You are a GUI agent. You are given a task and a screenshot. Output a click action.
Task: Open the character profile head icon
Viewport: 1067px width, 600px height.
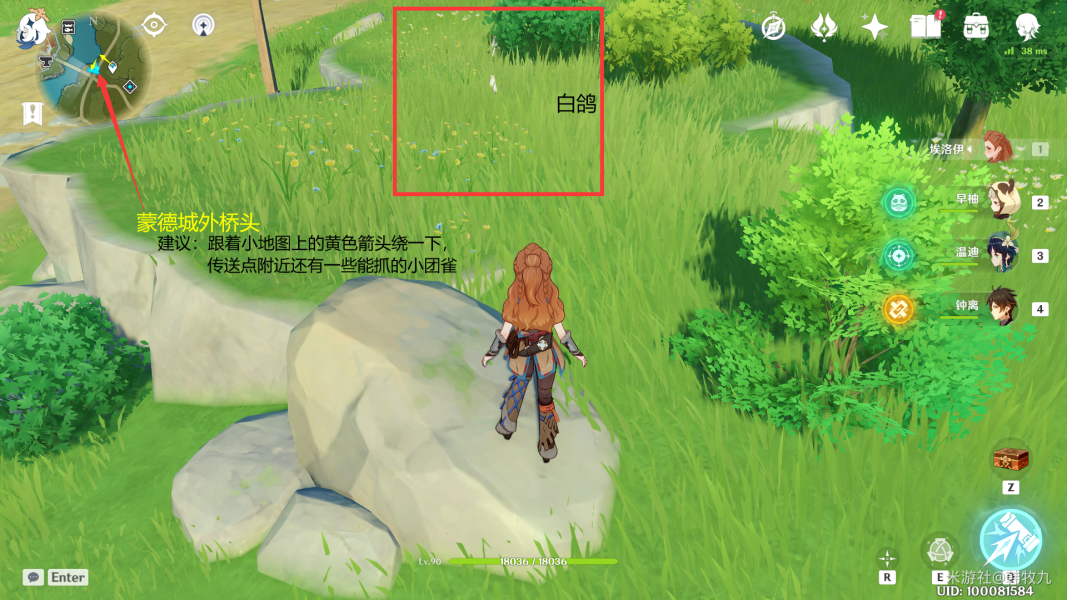1027,27
